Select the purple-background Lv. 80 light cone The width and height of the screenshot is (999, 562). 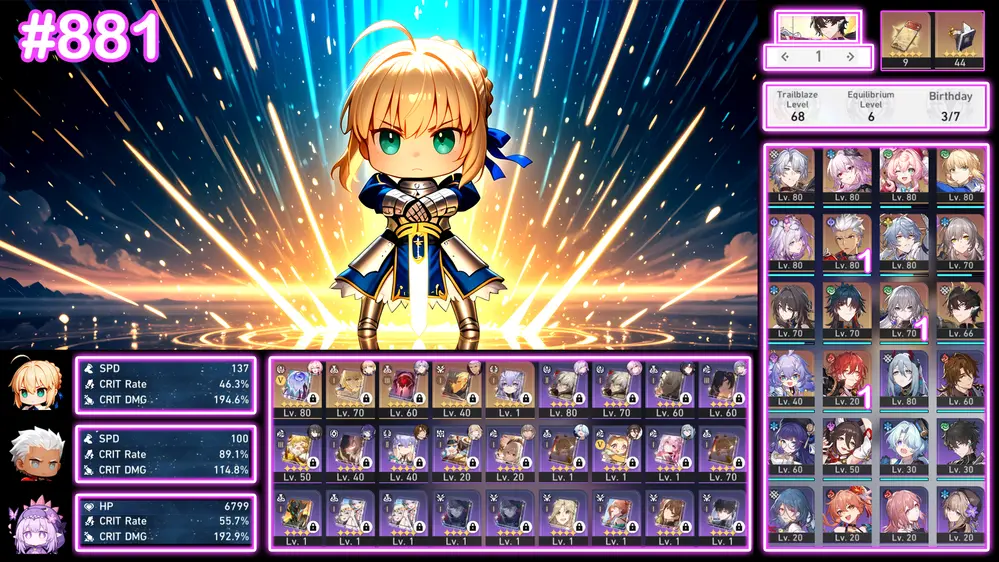[x=565, y=390]
